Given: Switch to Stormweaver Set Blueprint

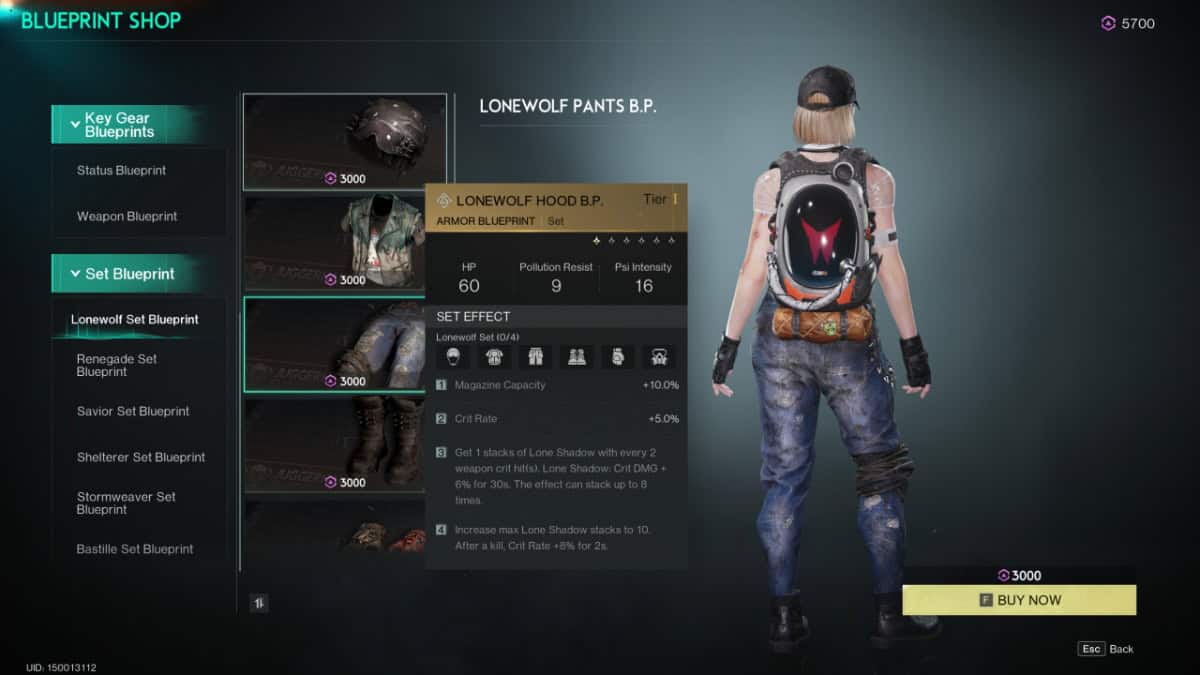Looking at the screenshot, I should coord(126,503).
